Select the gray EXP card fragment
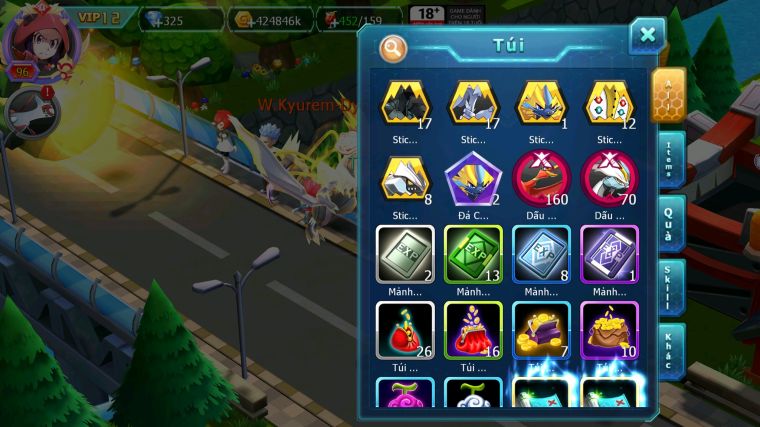The height and width of the screenshot is (427, 760). click(405, 254)
